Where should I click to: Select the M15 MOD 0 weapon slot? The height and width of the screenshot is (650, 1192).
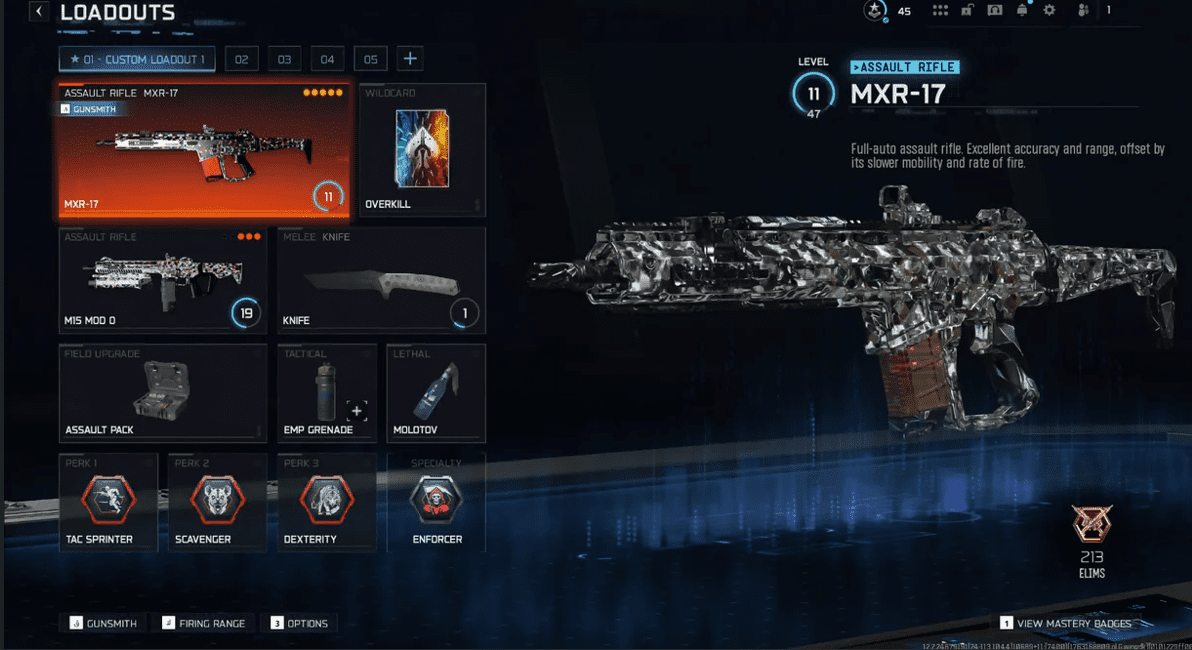pyautogui.click(x=163, y=280)
